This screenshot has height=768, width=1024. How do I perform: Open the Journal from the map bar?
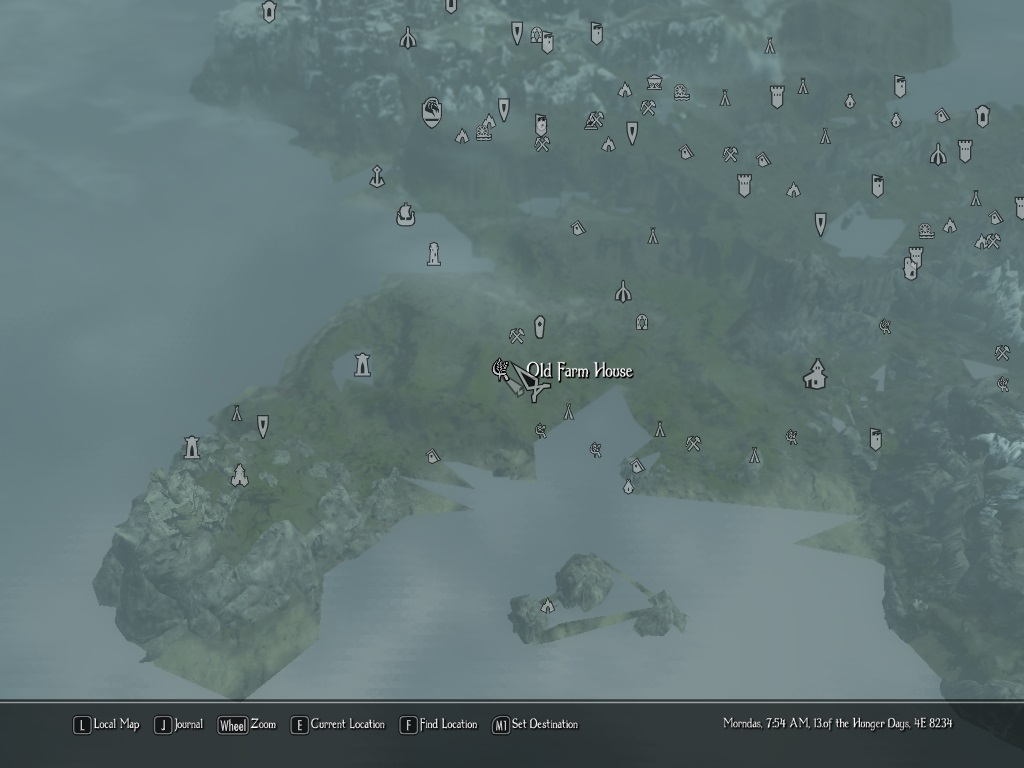point(178,725)
